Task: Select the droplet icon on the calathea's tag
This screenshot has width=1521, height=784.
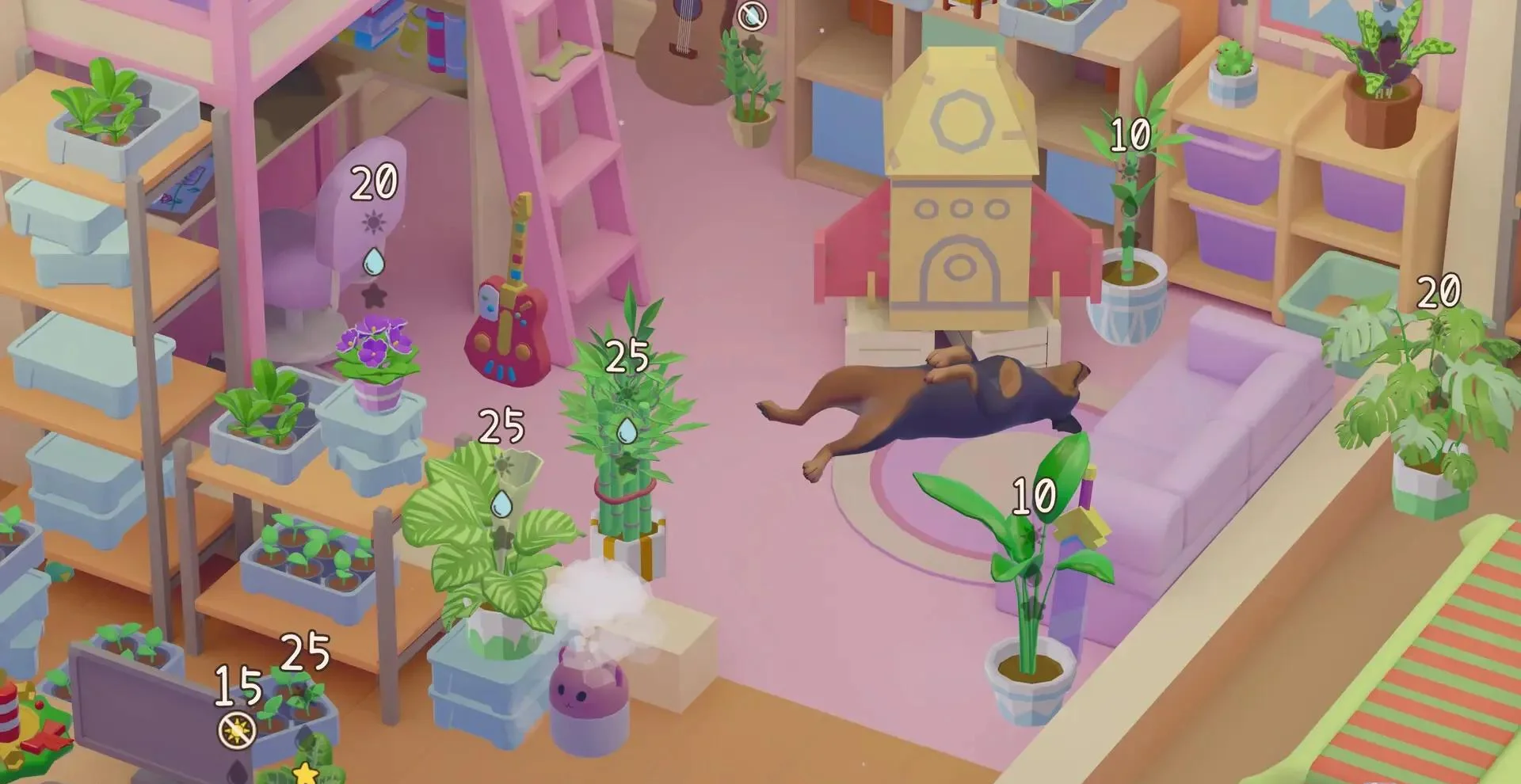Action: (502, 503)
